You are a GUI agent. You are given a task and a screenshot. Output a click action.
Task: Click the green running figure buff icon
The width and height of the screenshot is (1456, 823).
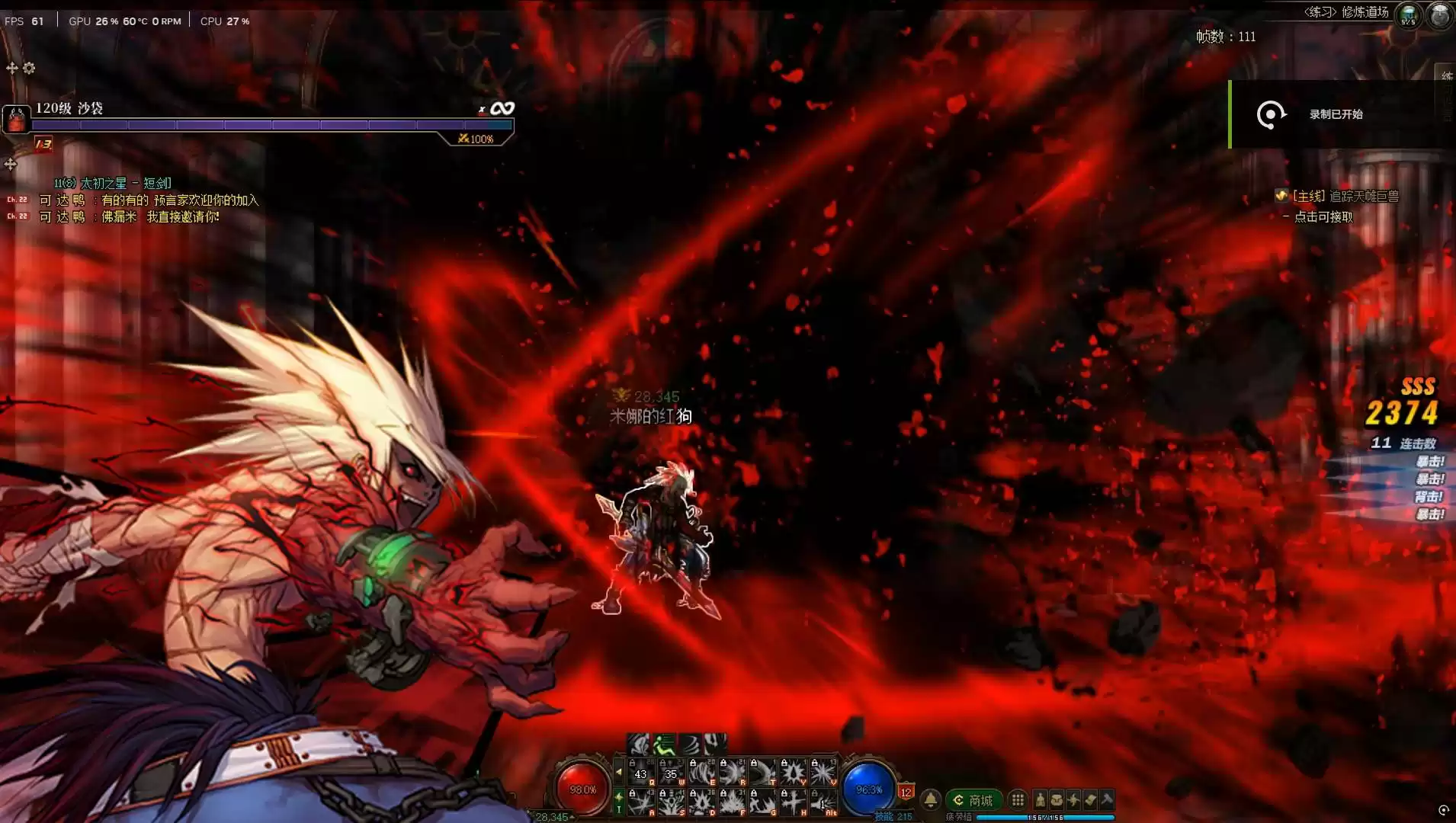click(664, 744)
